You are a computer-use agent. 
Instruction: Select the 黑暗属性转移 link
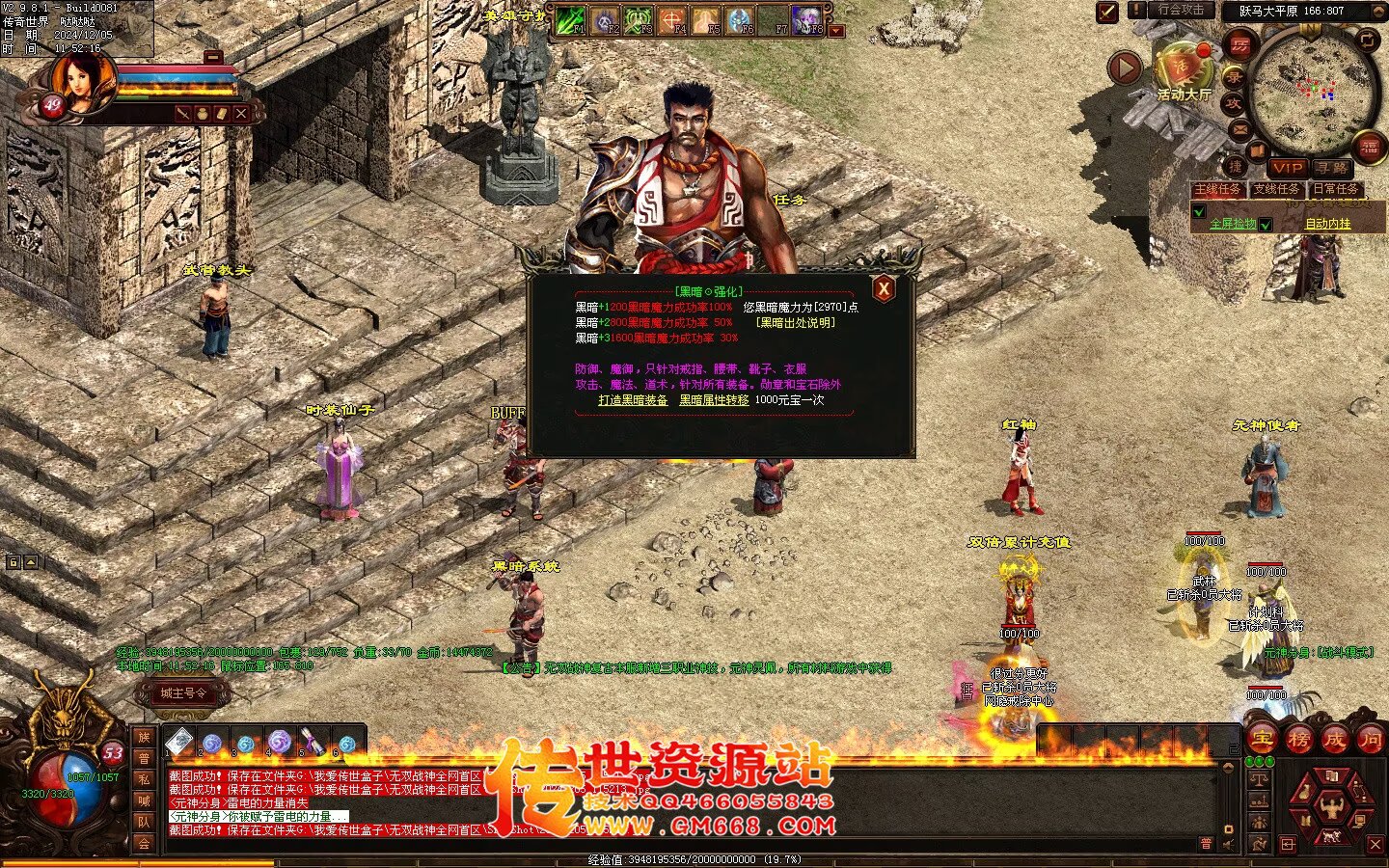(x=714, y=400)
